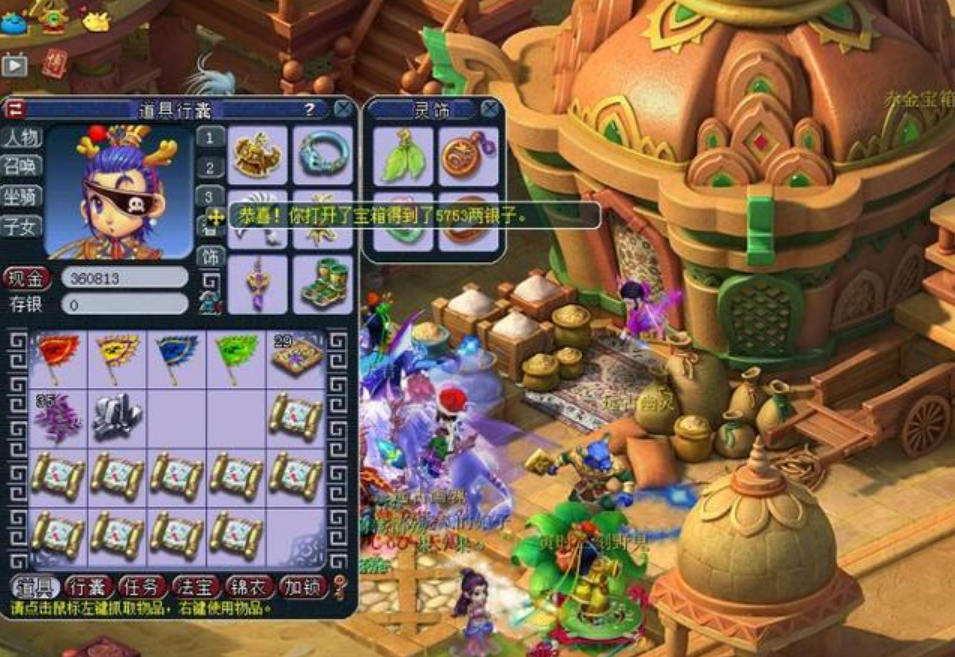Select the equipped green boots slot
This screenshot has height=657, width=955.
tap(322, 283)
